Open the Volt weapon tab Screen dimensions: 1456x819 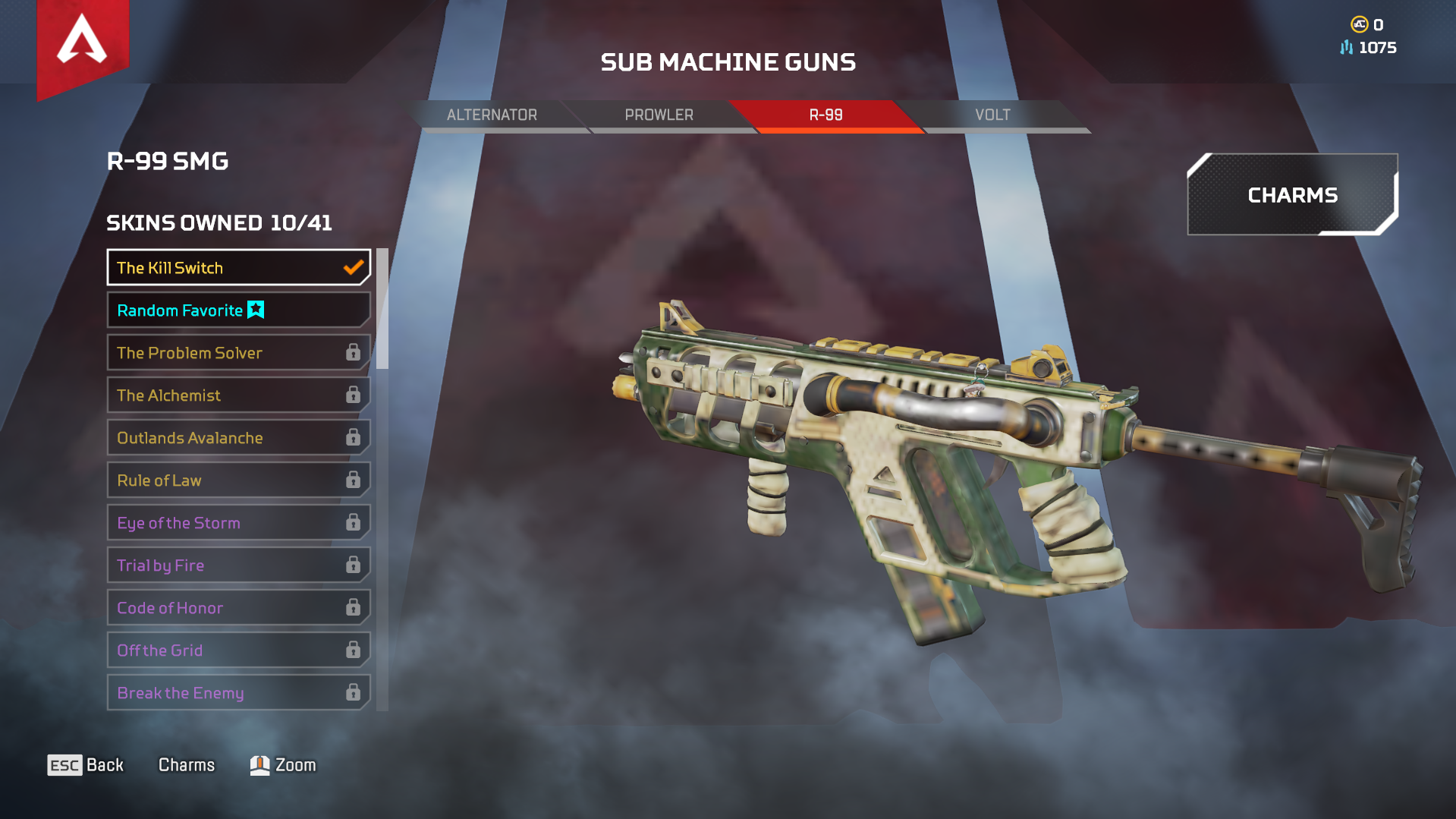click(994, 115)
